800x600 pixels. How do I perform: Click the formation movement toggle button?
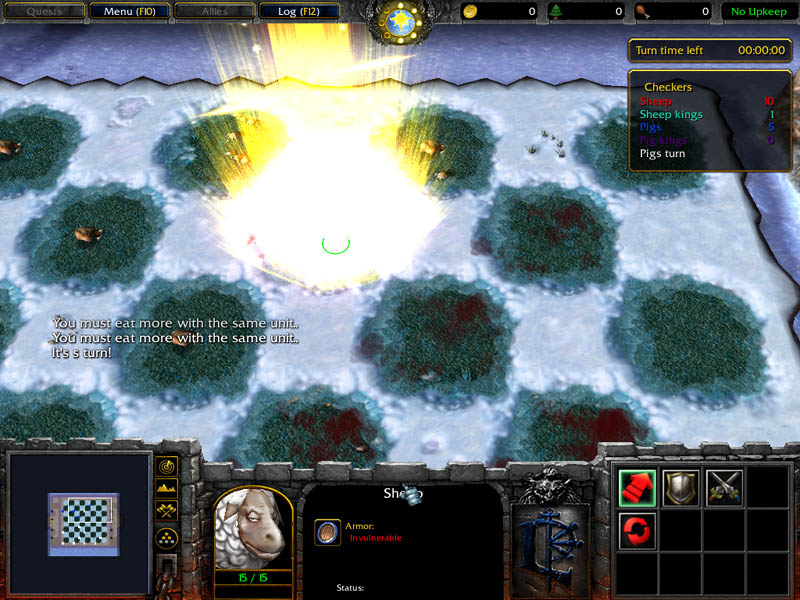point(167,538)
